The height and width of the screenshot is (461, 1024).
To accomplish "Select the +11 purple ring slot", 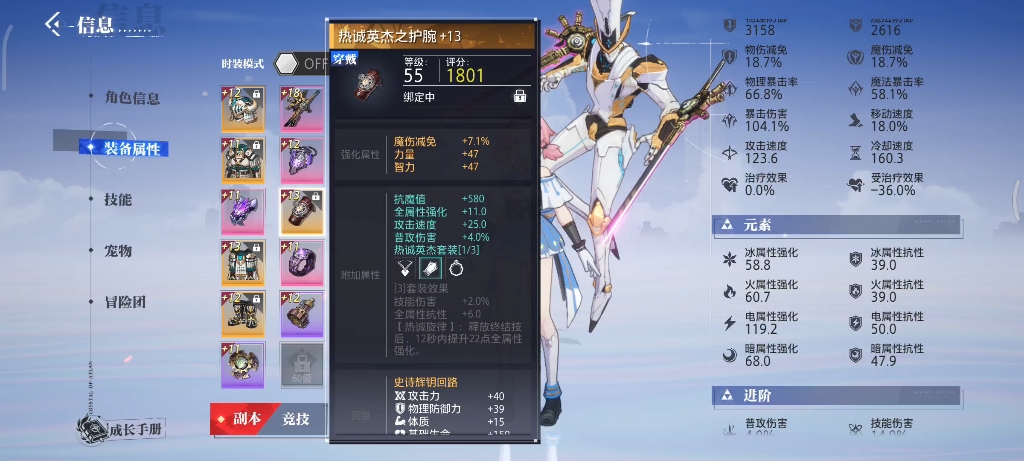I will click(x=301, y=262).
